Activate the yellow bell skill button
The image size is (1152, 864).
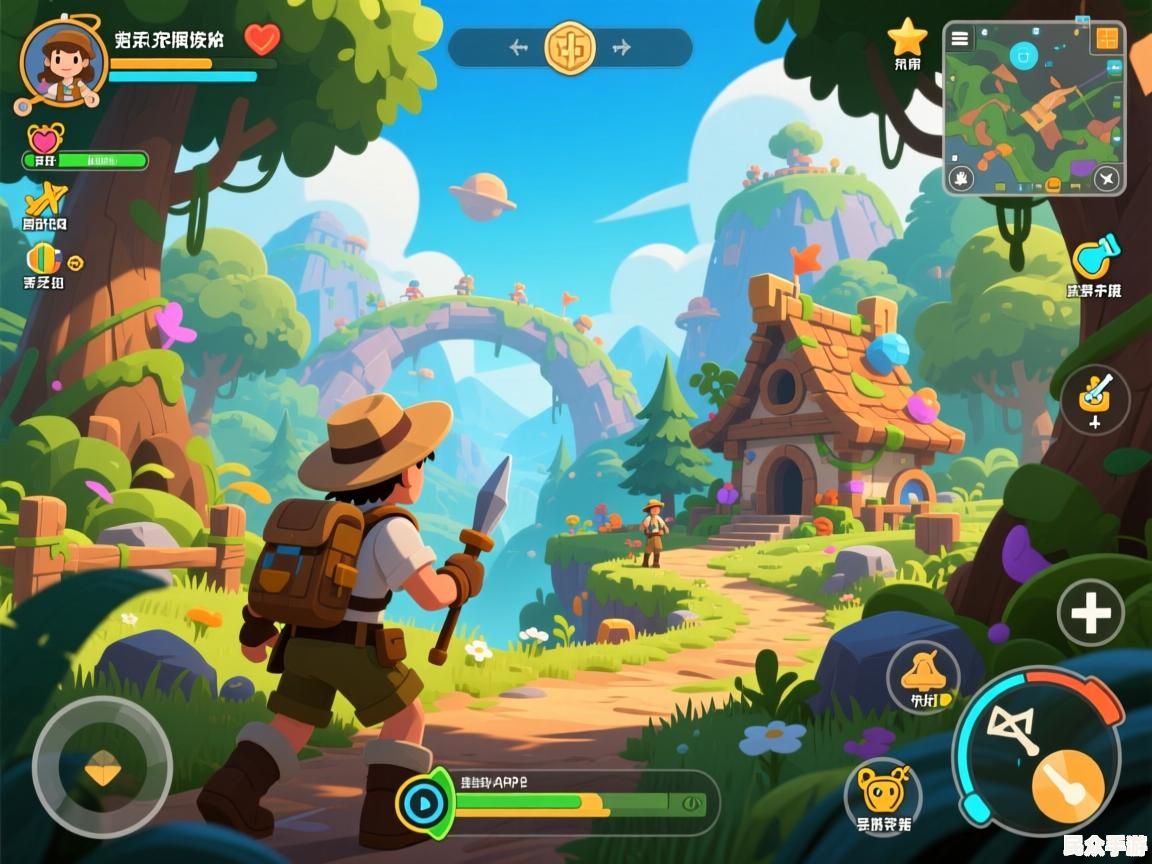[x=922, y=675]
